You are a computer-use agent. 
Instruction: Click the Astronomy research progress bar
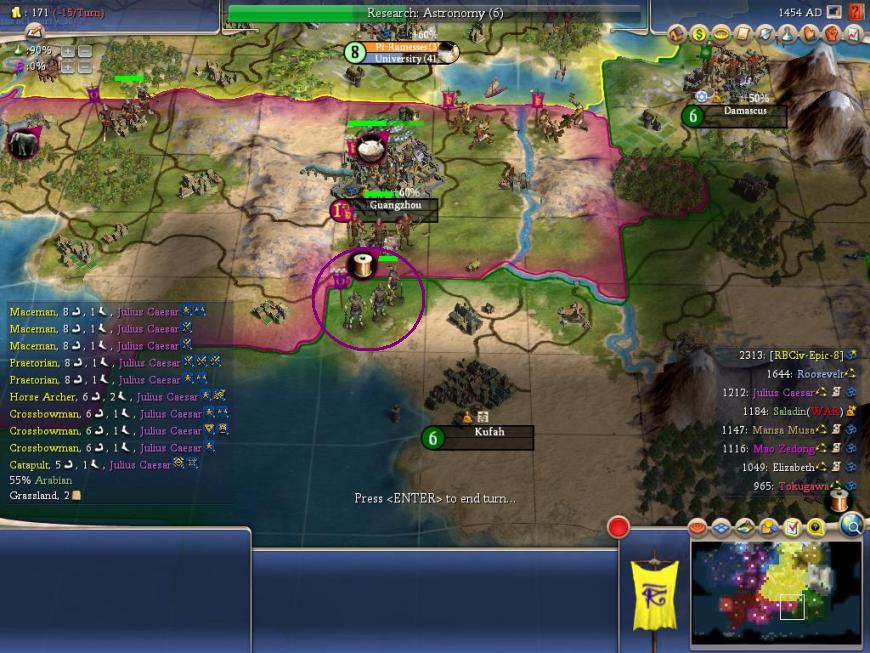click(x=434, y=13)
